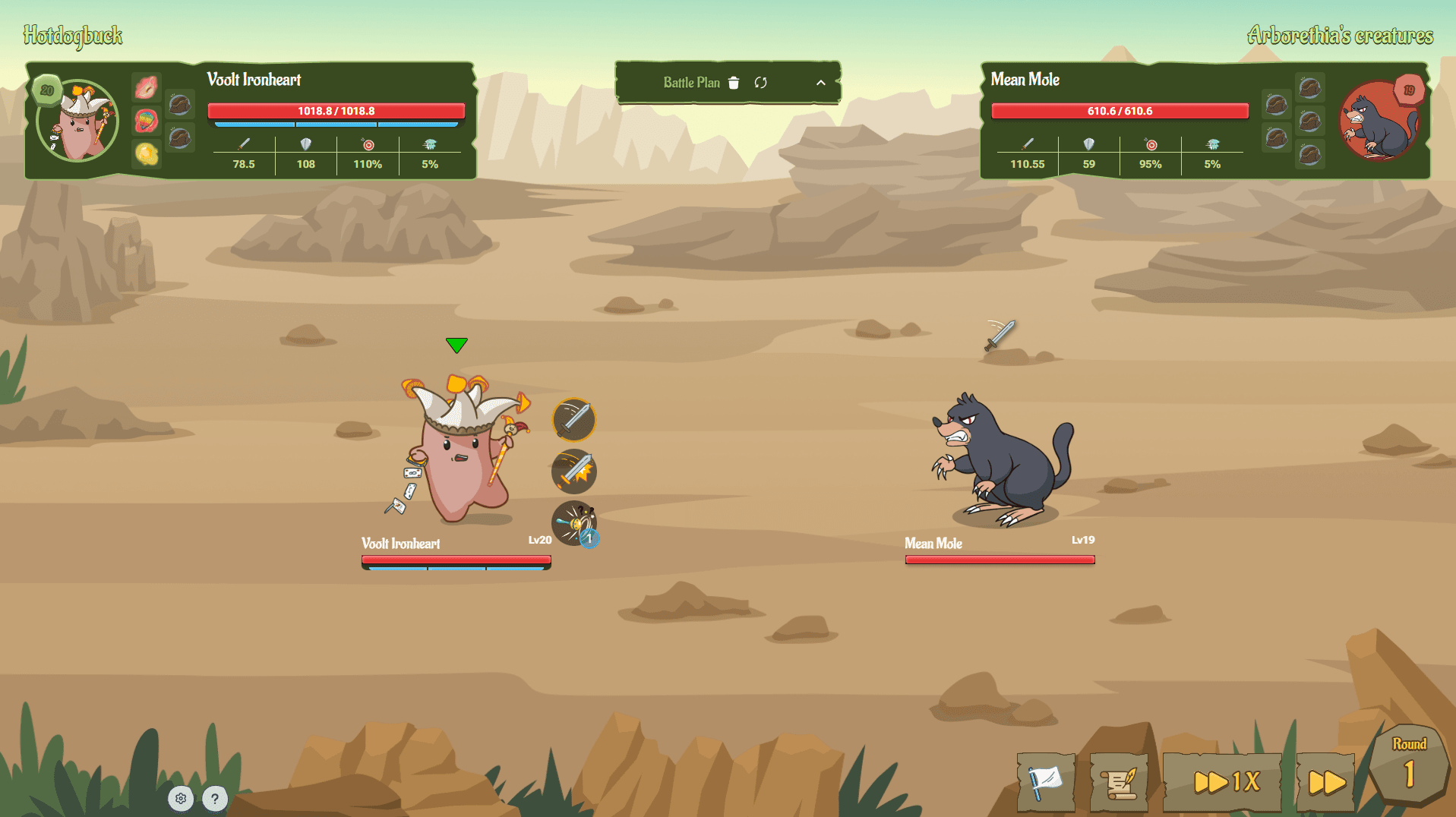Open the settings gear
The image size is (1456, 817).
click(181, 798)
